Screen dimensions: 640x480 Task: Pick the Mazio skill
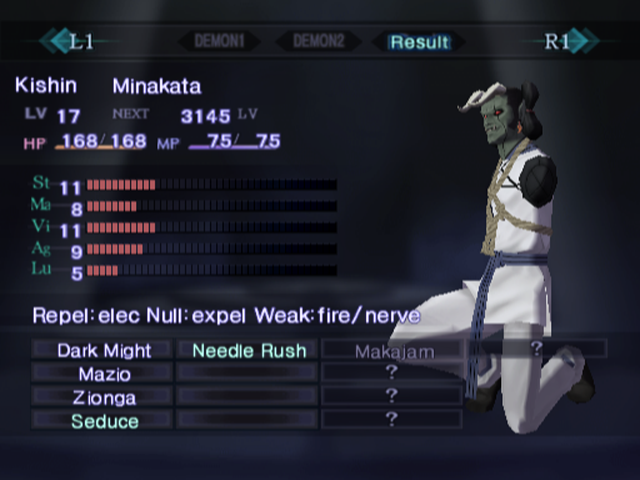coord(104,373)
